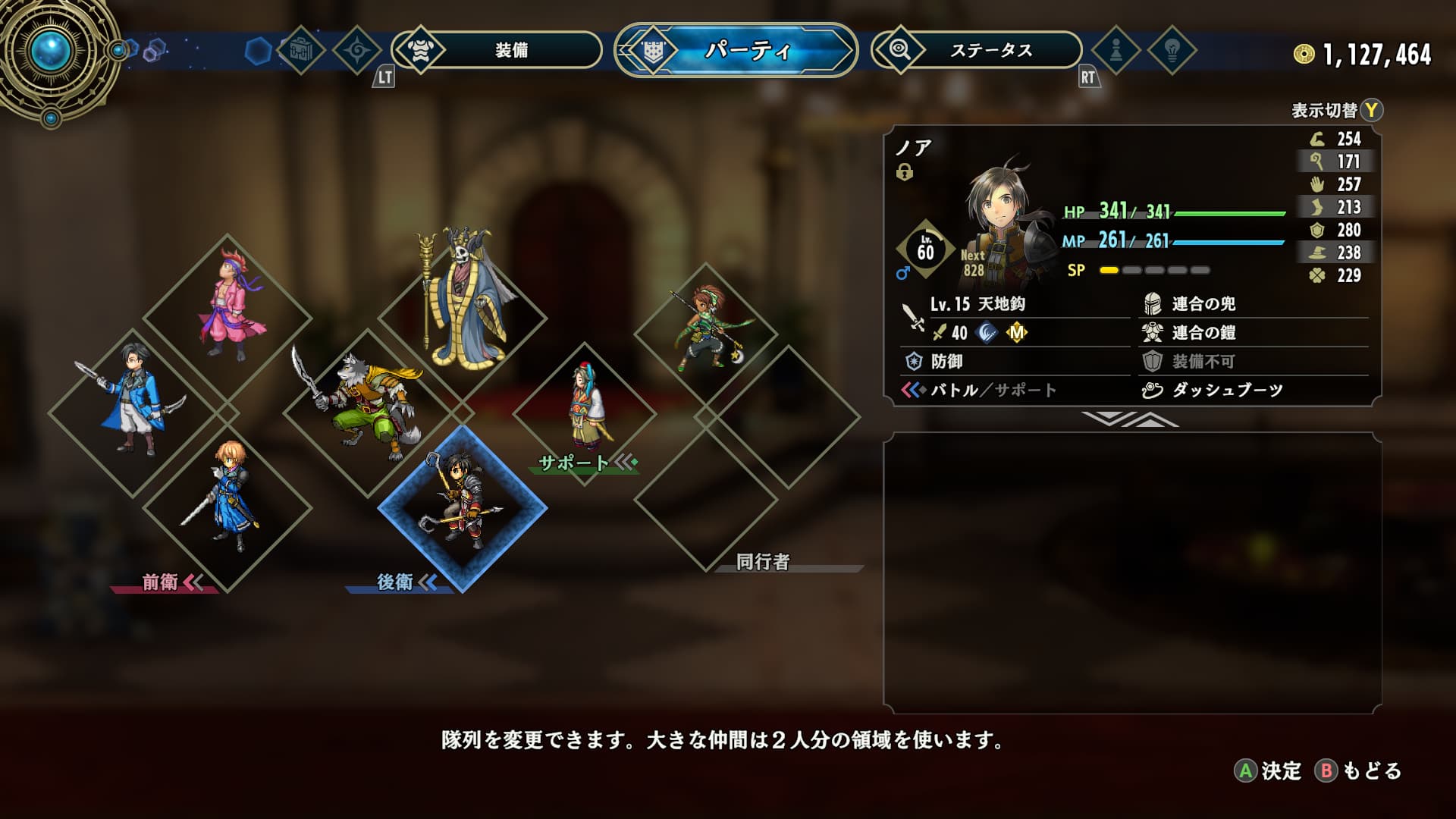The width and height of the screenshot is (1456, 819).
Task: Select the 天地鈎 weapon row
Action: (1015, 304)
